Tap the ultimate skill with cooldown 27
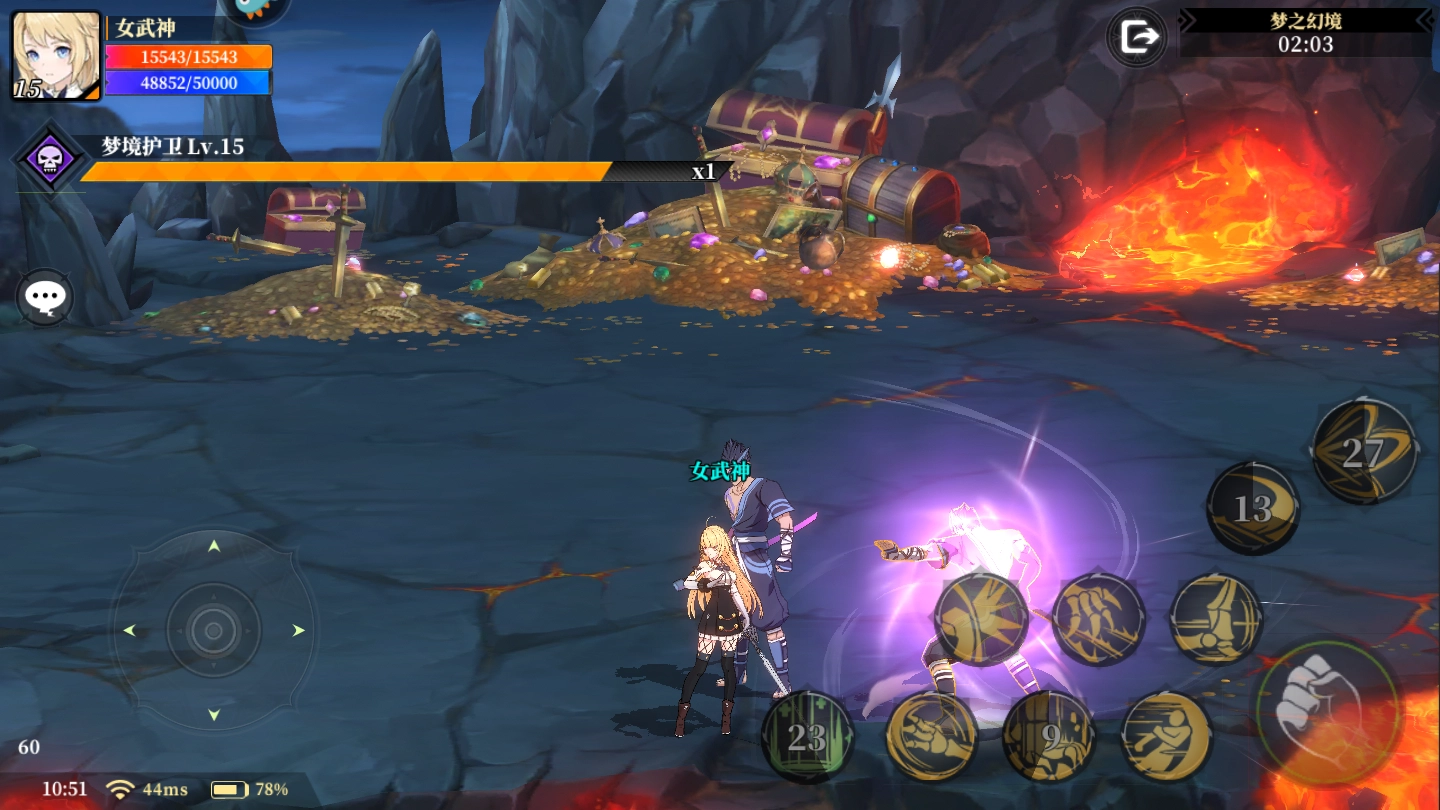 pyautogui.click(x=1363, y=452)
